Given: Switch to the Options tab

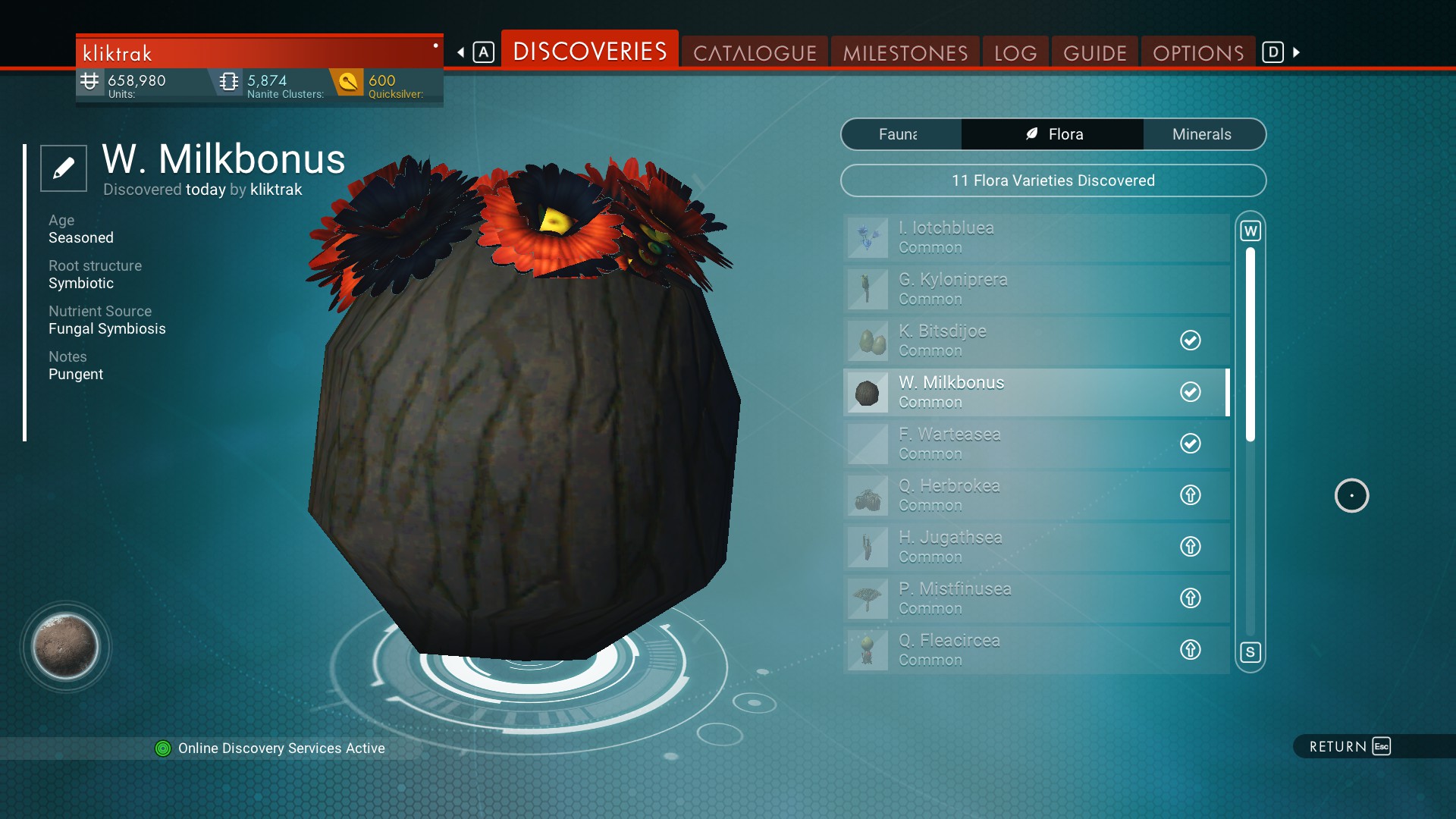Looking at the screenshot, I should pos(1198,53).
